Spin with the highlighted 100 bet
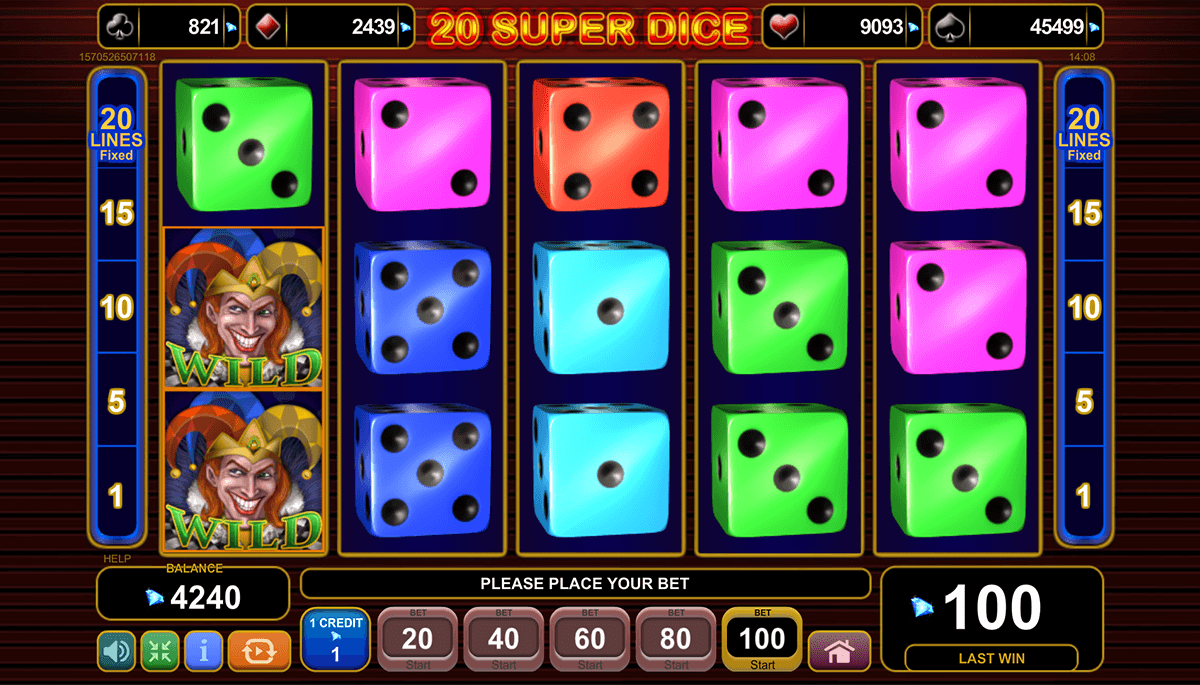The width and height of the screenshot is (1200, 685). tap(762, 640)
